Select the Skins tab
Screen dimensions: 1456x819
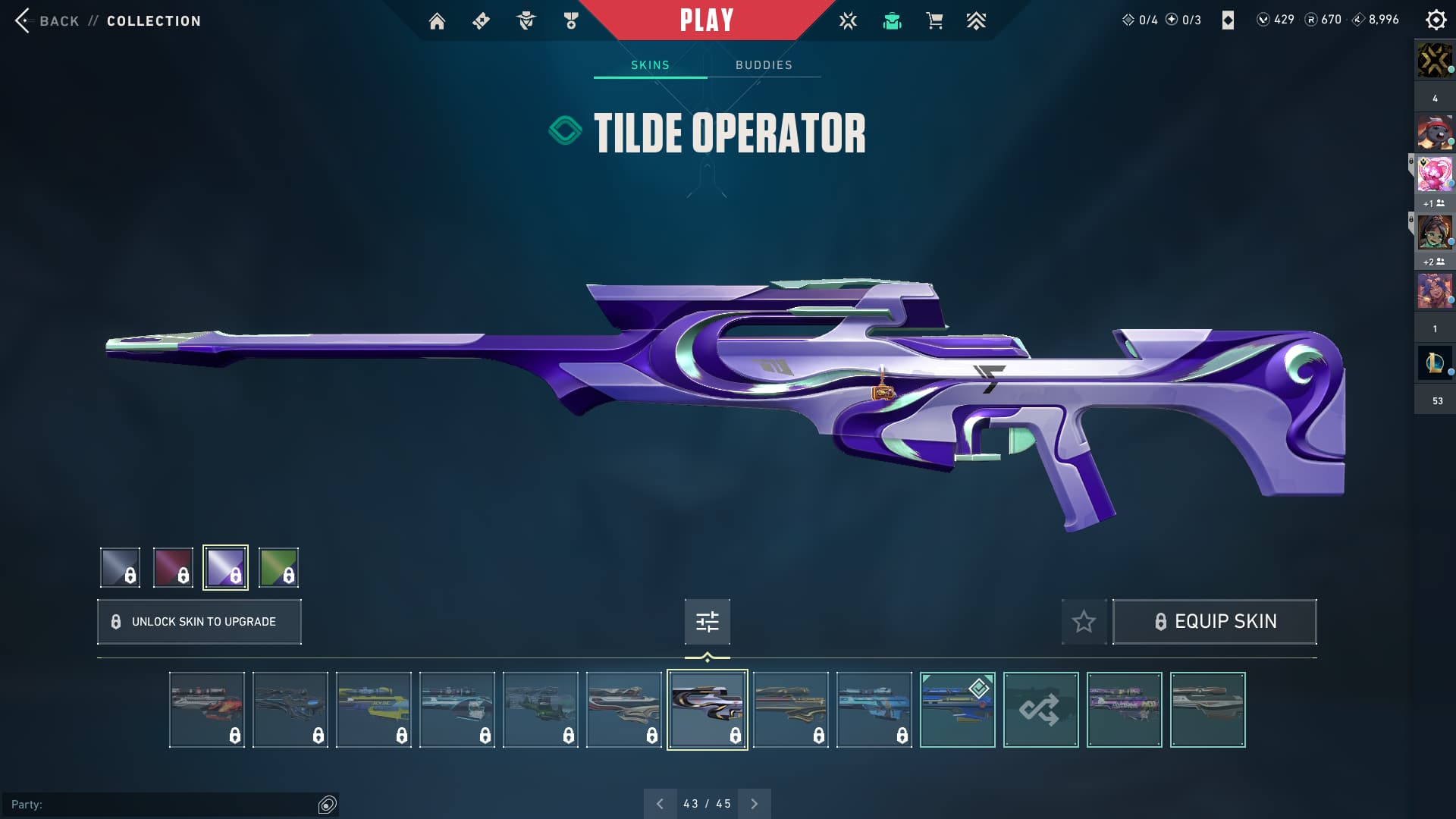(650, 65)
